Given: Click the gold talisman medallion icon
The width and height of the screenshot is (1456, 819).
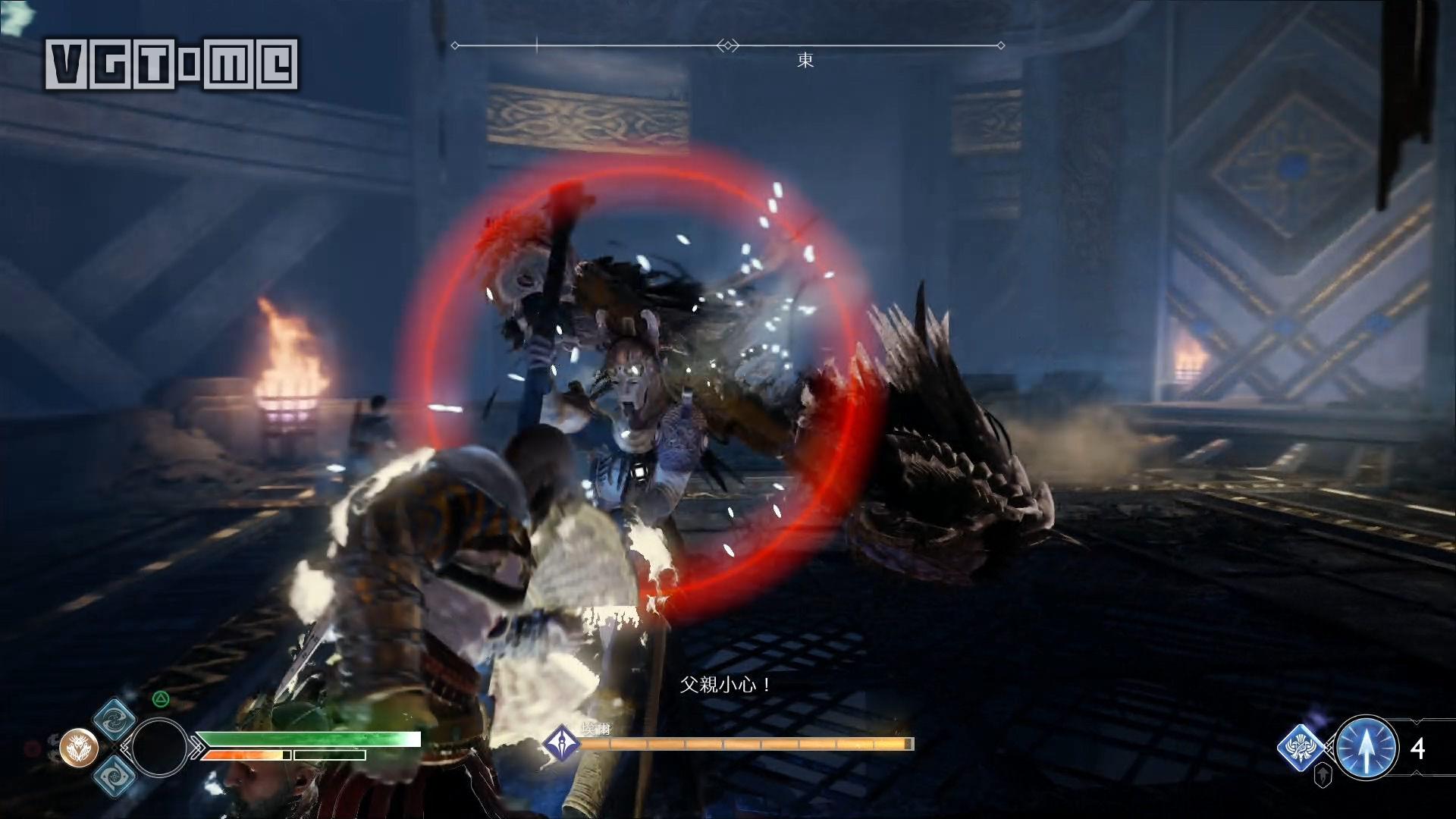Looking at the screenshot, I should pos(79,748).
